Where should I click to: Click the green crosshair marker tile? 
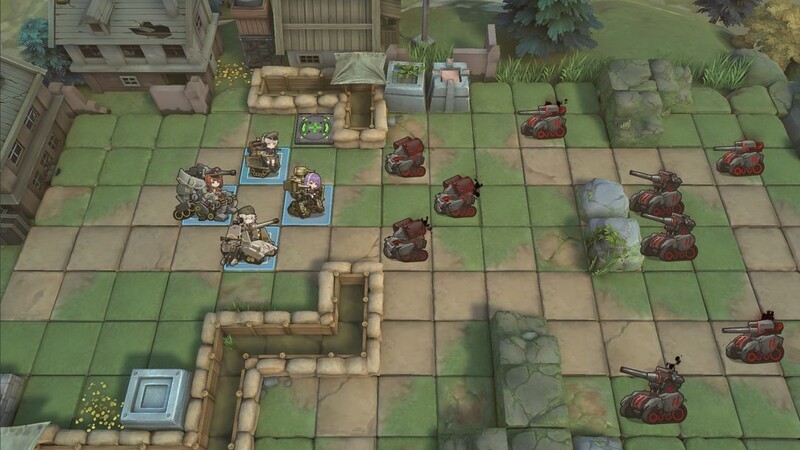311,129
